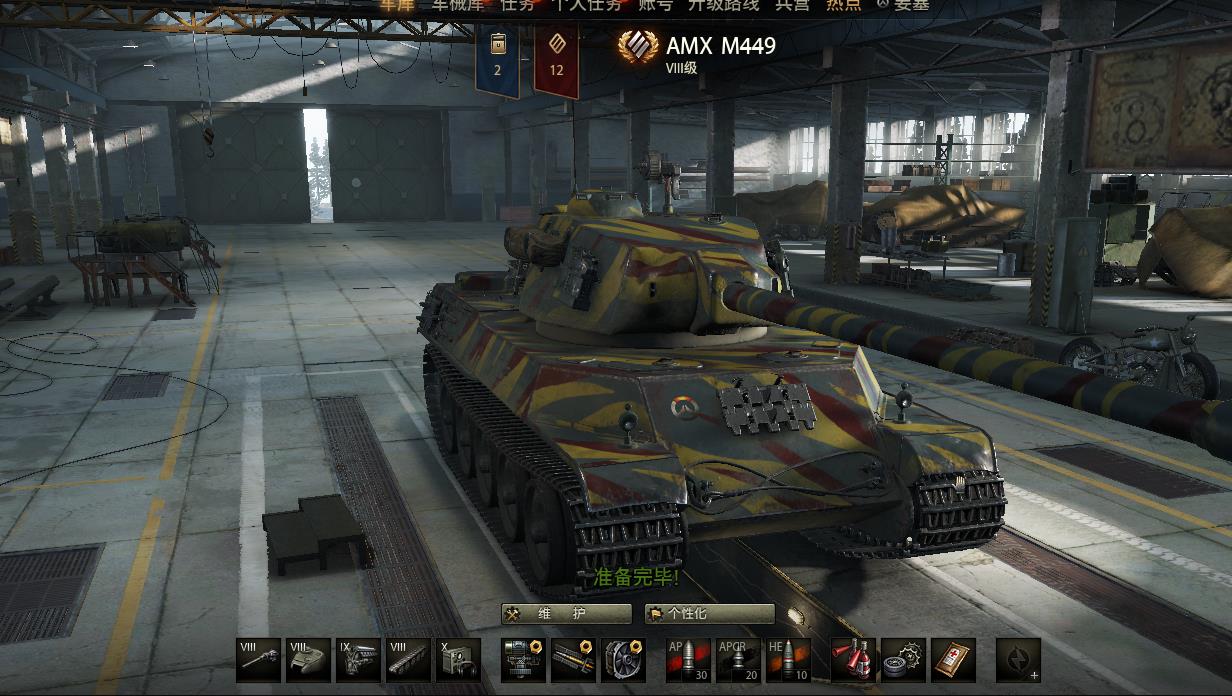The width and height of the screenshot is (1232, 696).
Task: Select the tier VIII turret module slot
Action: (308, 660)
